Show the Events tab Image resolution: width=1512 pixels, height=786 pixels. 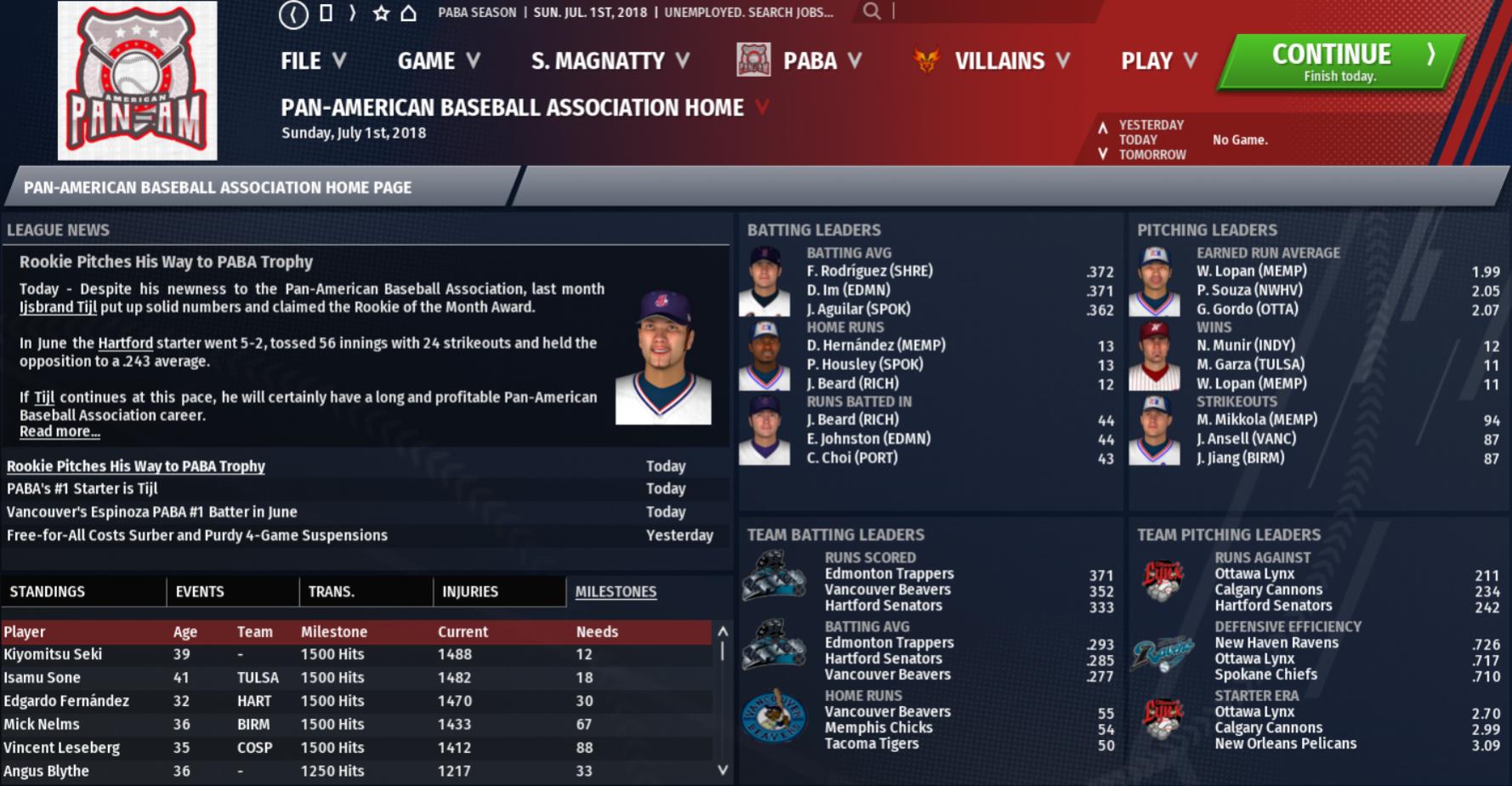click(200, 592)
